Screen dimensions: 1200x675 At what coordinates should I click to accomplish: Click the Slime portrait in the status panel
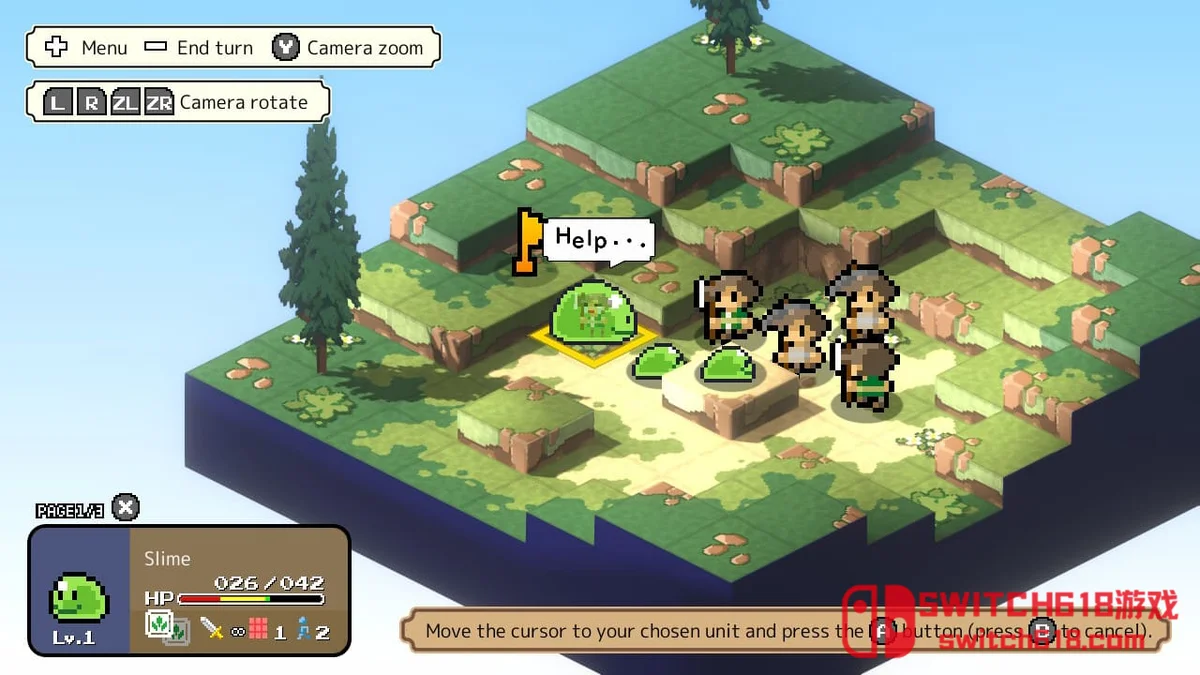[79, 596]
